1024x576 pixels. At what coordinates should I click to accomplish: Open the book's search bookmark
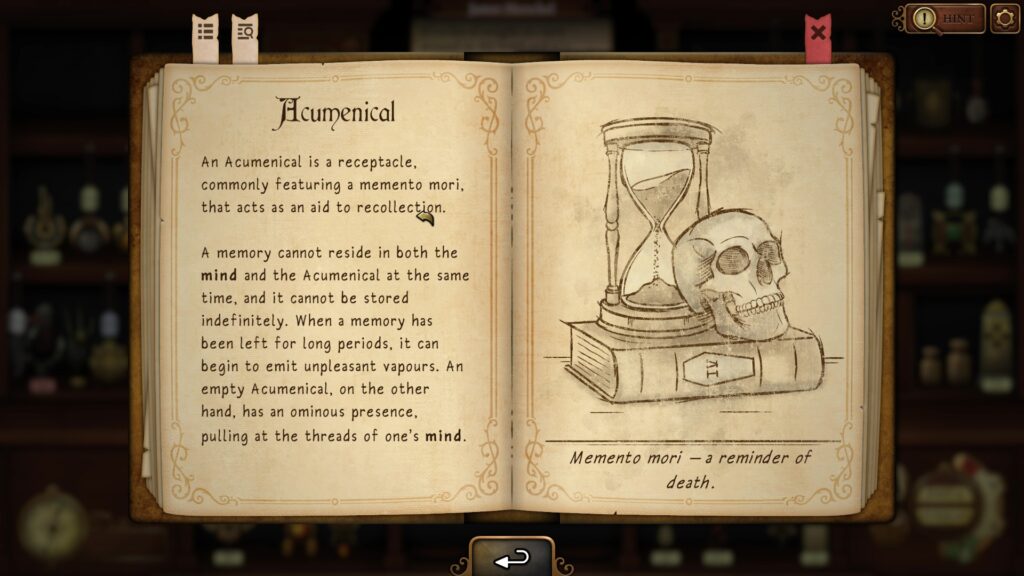coord(244,34)
